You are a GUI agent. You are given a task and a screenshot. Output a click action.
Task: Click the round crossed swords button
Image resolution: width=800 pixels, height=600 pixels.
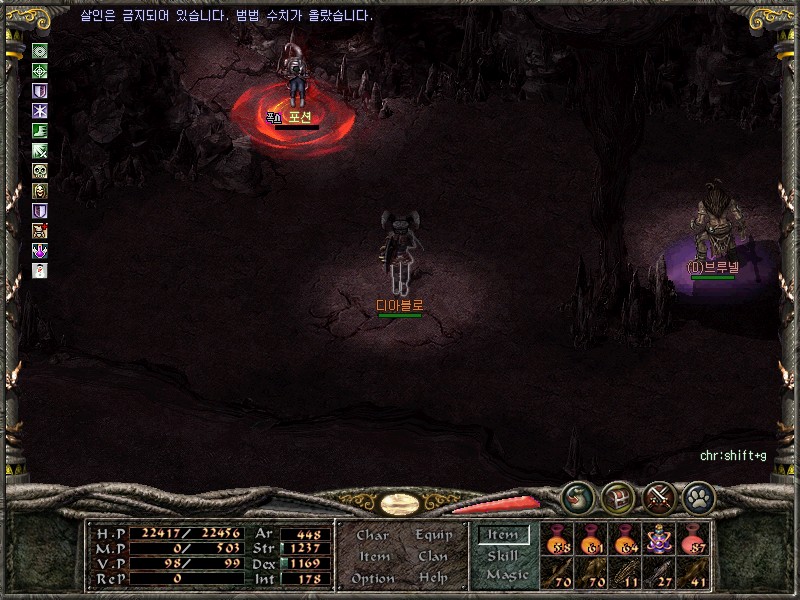(x=657, y=496)
